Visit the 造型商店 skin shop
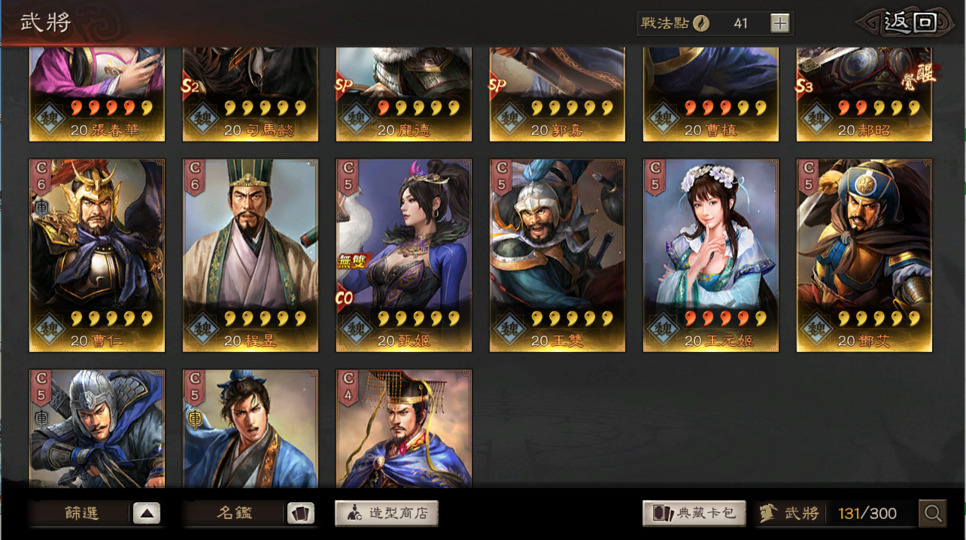 [386, 513]
